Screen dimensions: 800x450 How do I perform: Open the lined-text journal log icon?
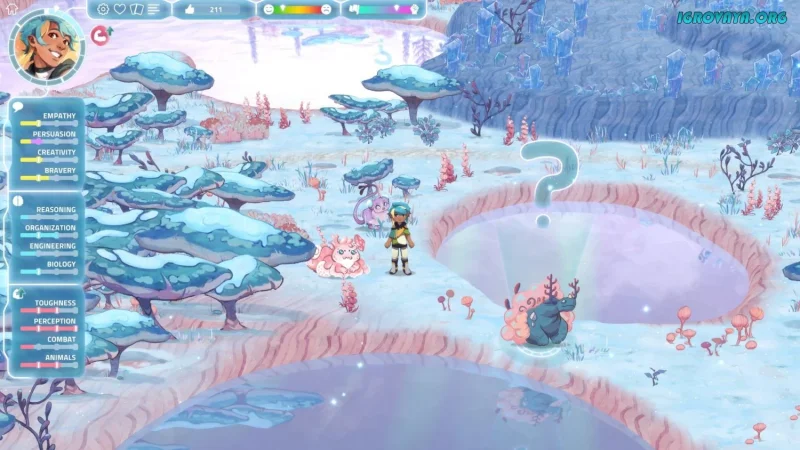pyautogui.click(x=154, y=9)
